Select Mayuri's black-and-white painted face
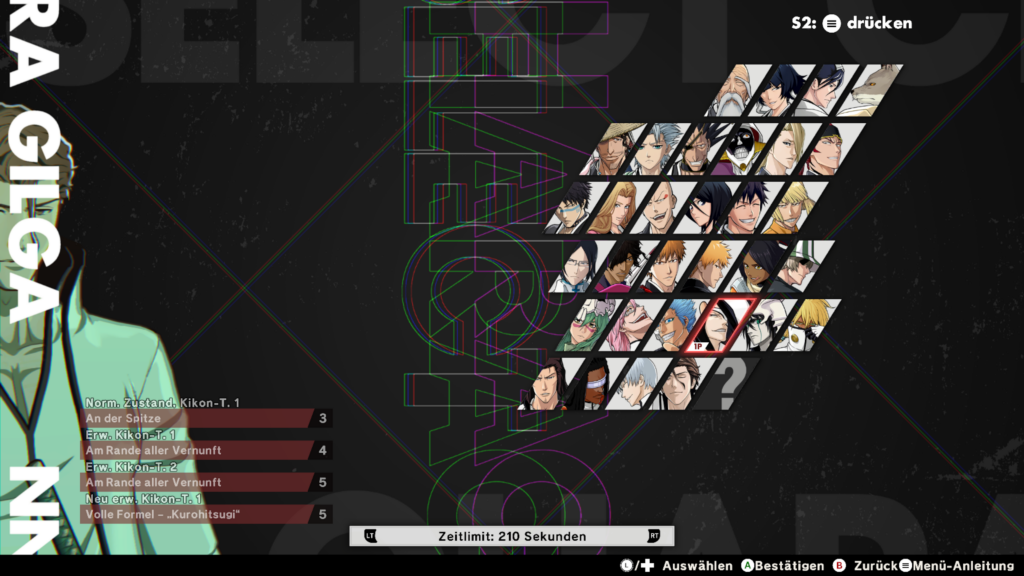The height and width of the screenshot is (576, 1024). tap(742, 149)
